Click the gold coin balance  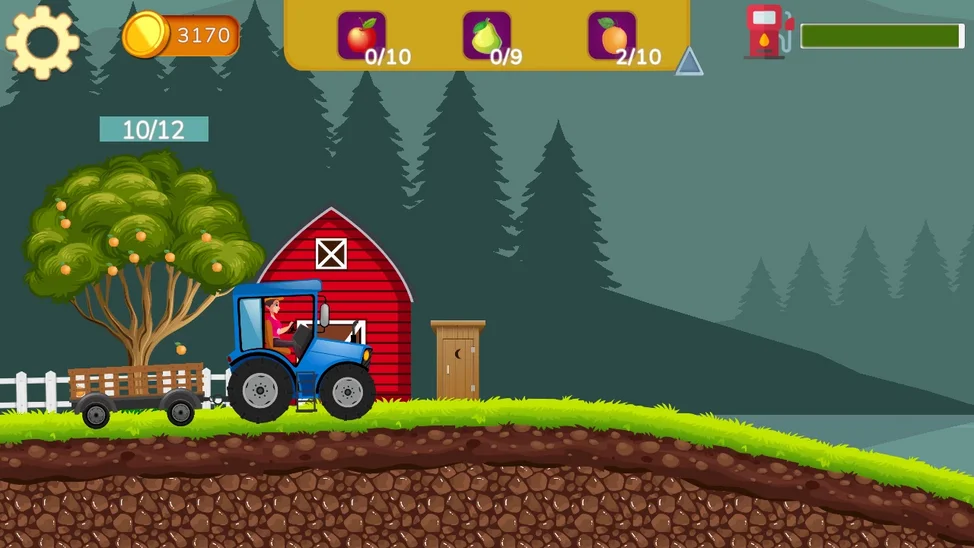pyautogui.click(x=182, y=36)
